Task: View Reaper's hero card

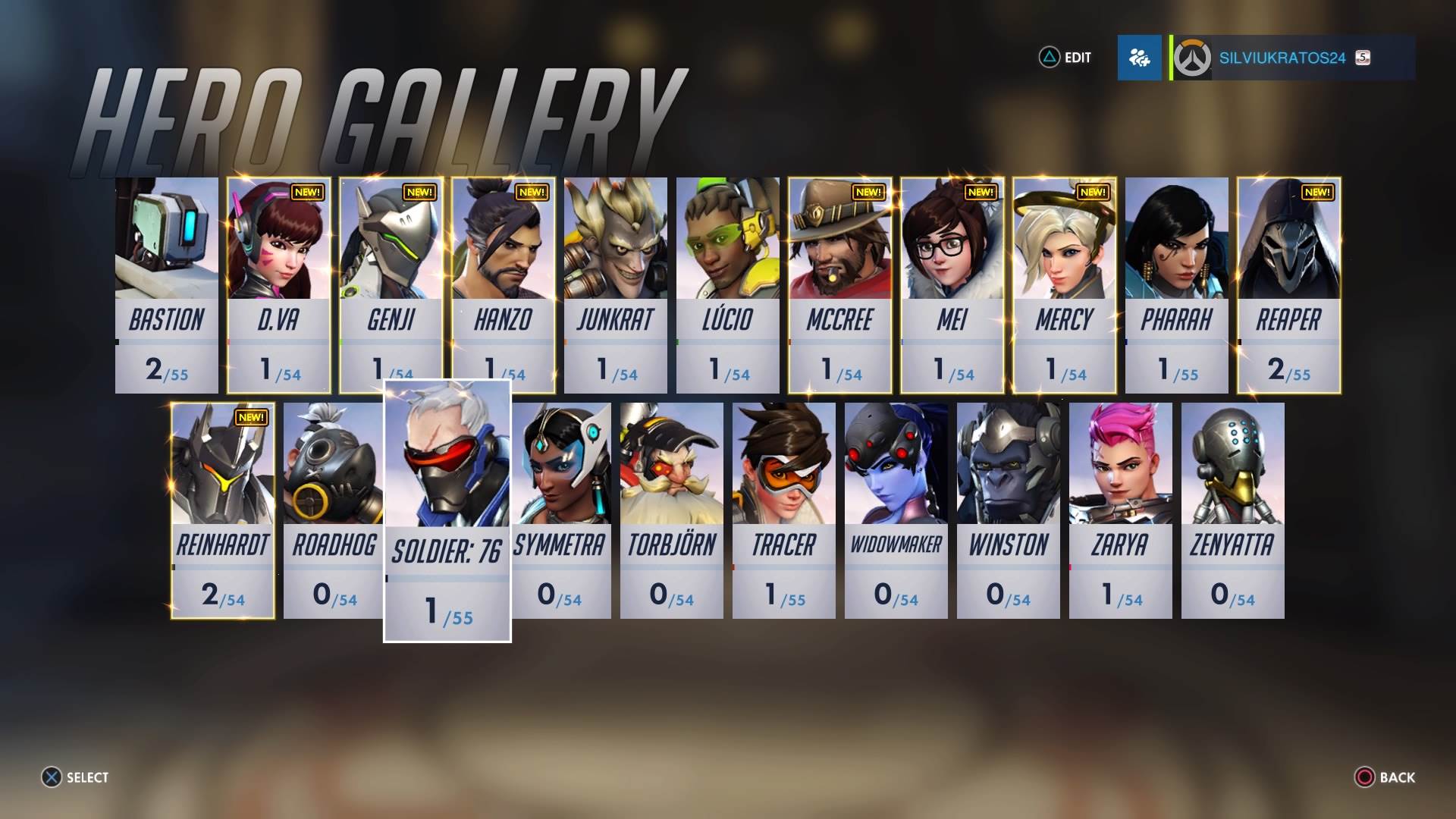Action: 1289,285
